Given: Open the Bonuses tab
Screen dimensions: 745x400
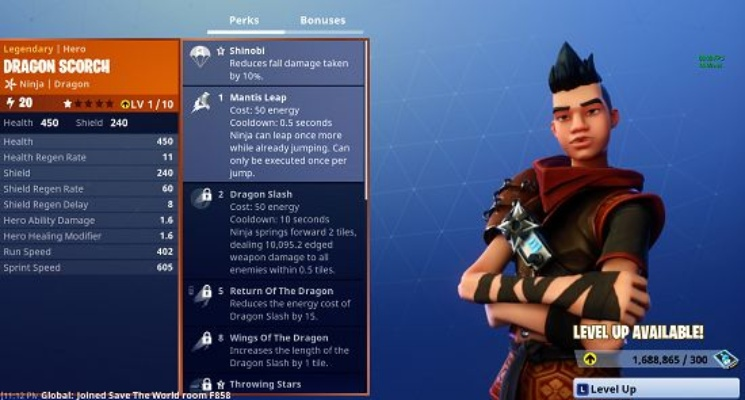Looking at the screenshot, I should [322, 20].
